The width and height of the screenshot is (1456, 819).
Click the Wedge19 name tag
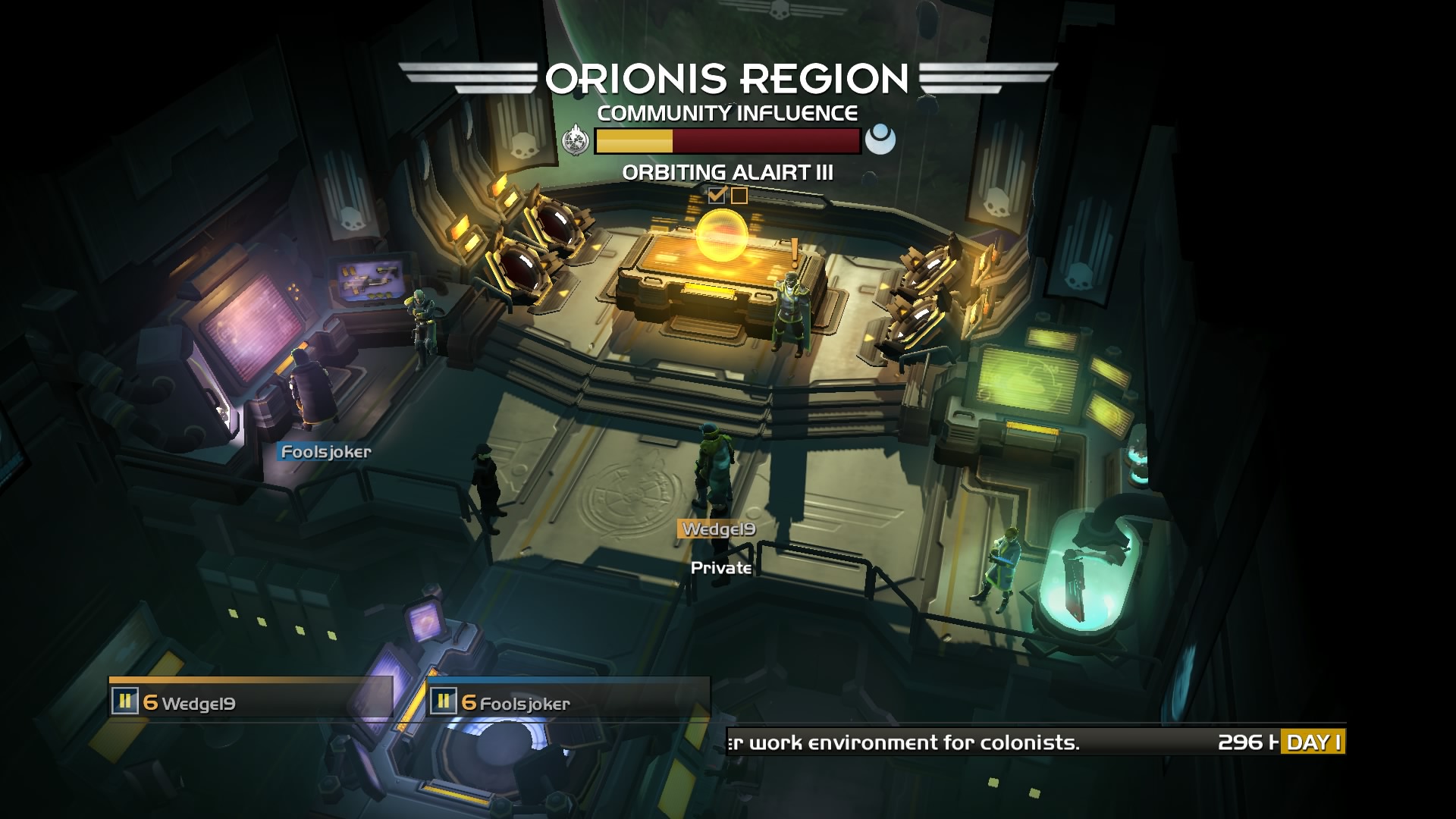click(x=718, y=529)
